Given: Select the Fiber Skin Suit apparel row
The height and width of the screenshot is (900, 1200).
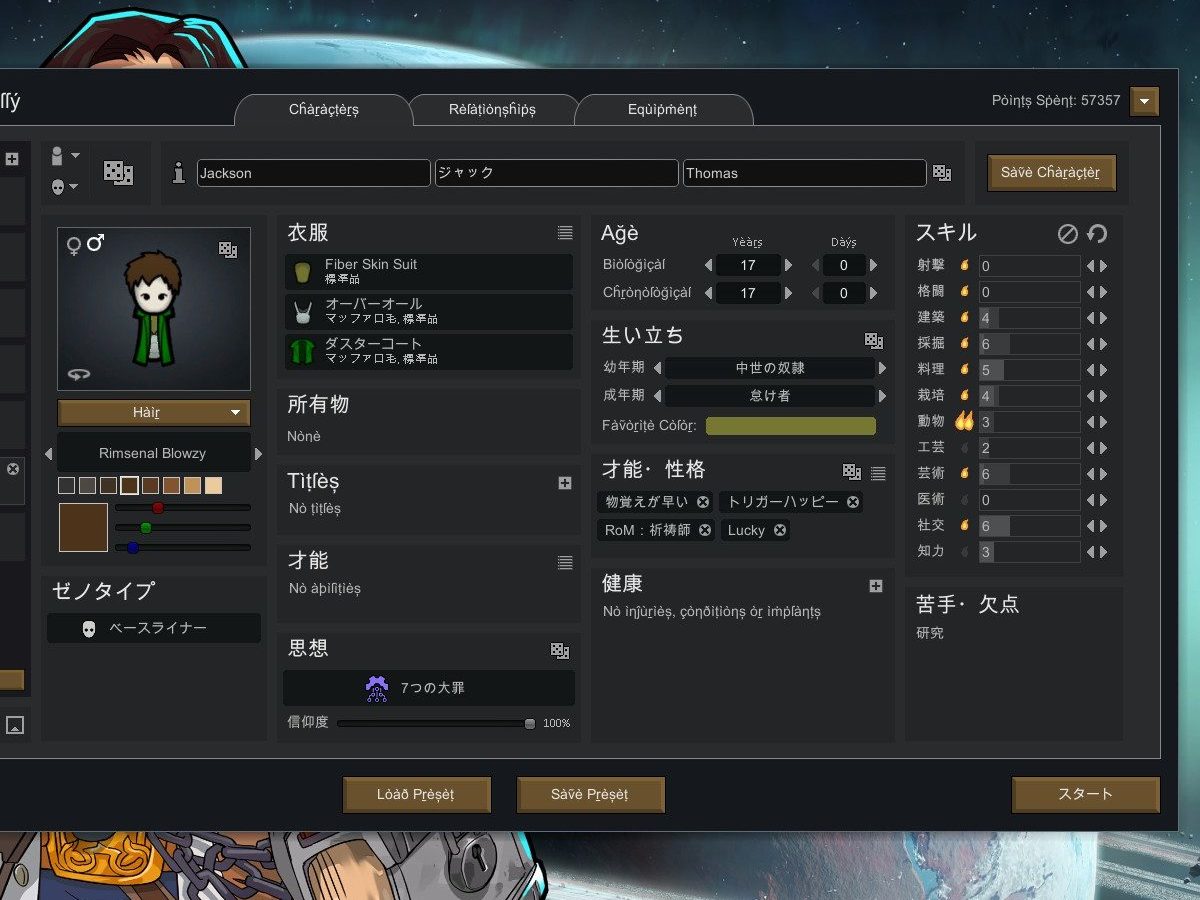Looking at the screenshot, I should tap(429, 271).
